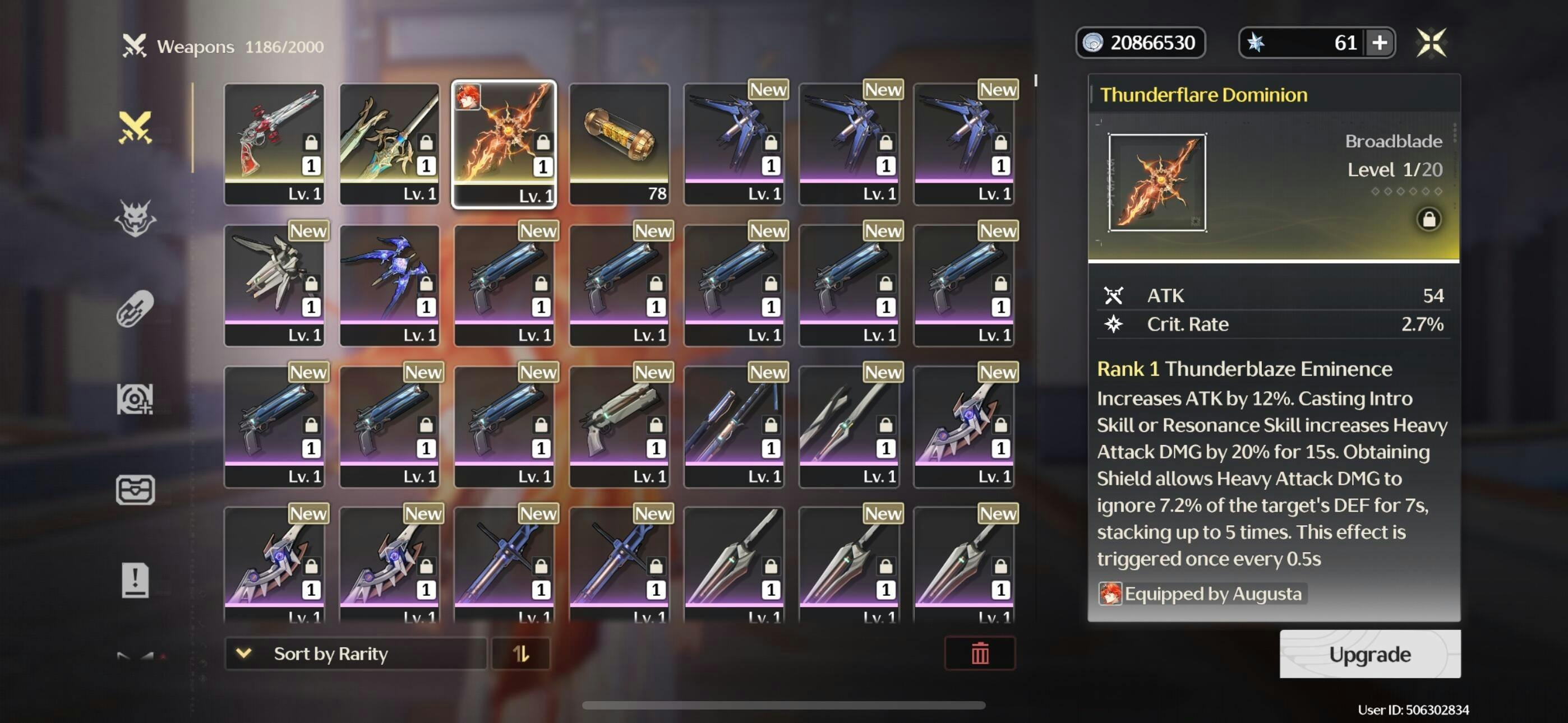Image resolution: width=1568 pixels, height=723 pixels.
Task: Add more Astrite with the plus button
Action: tap(1380, 43)
